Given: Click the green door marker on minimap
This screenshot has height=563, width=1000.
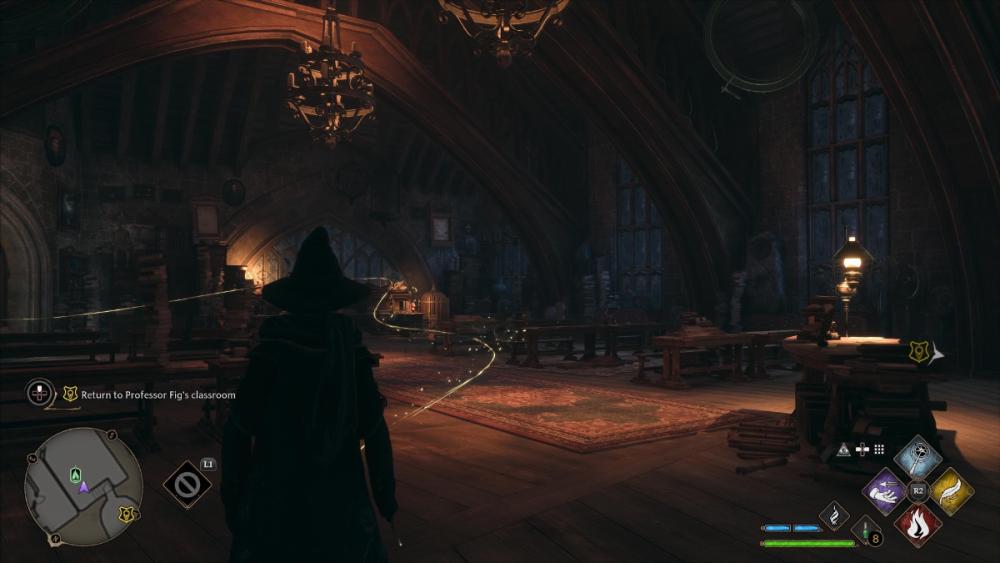Looking at the screenshot, I should (75, 474).
